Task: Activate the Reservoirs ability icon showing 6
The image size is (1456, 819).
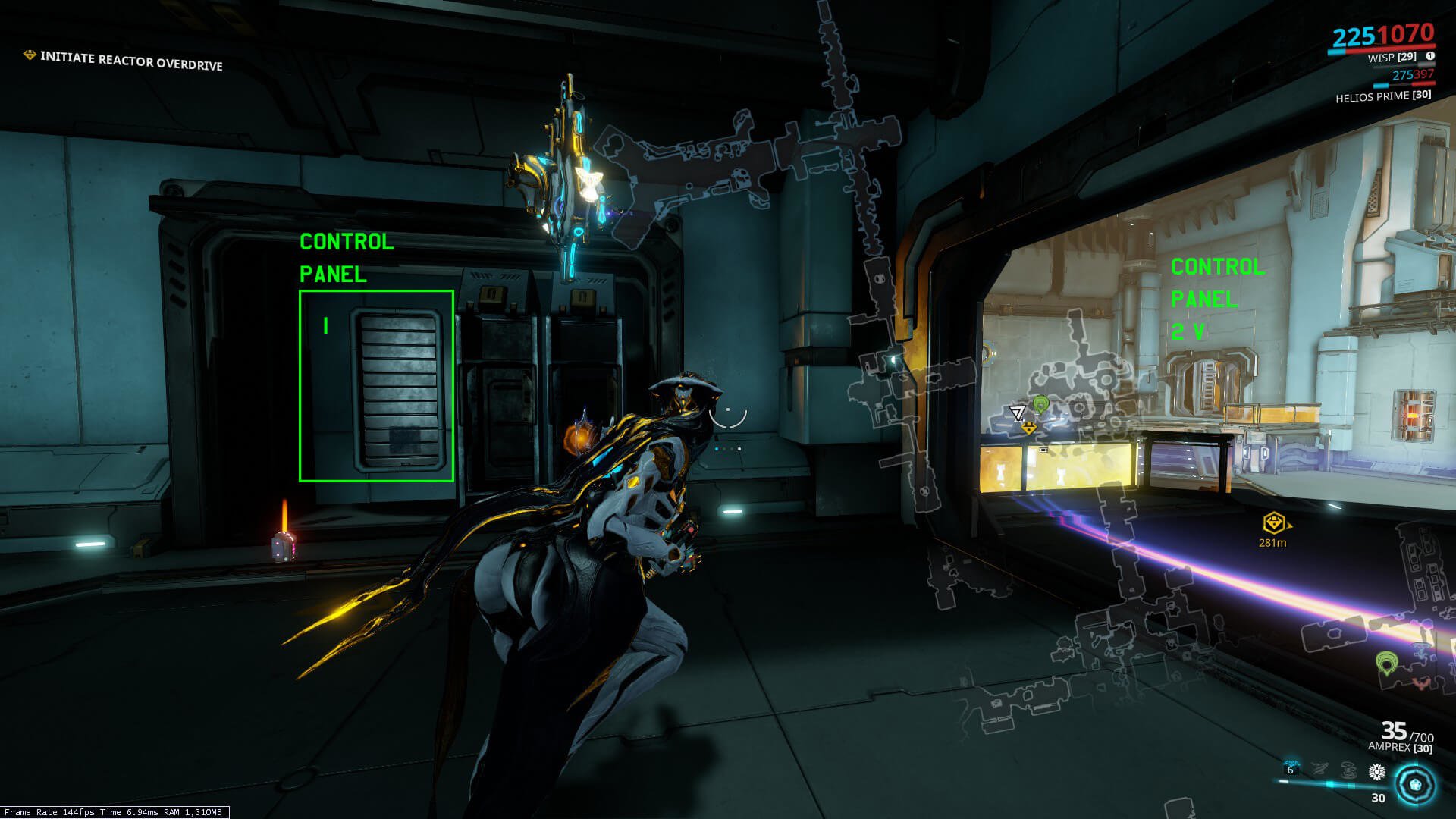Action: point(1291,770)
